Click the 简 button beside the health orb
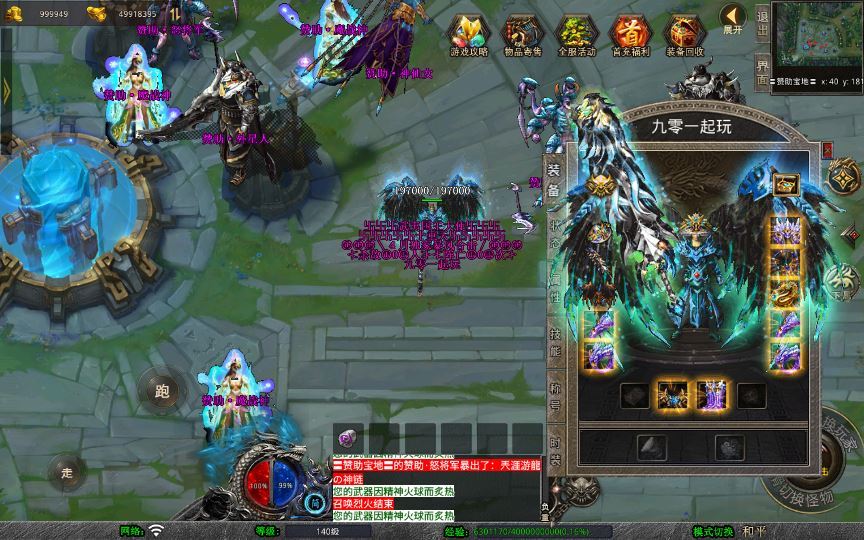The image size is (864, 540). tap(314, 502)
